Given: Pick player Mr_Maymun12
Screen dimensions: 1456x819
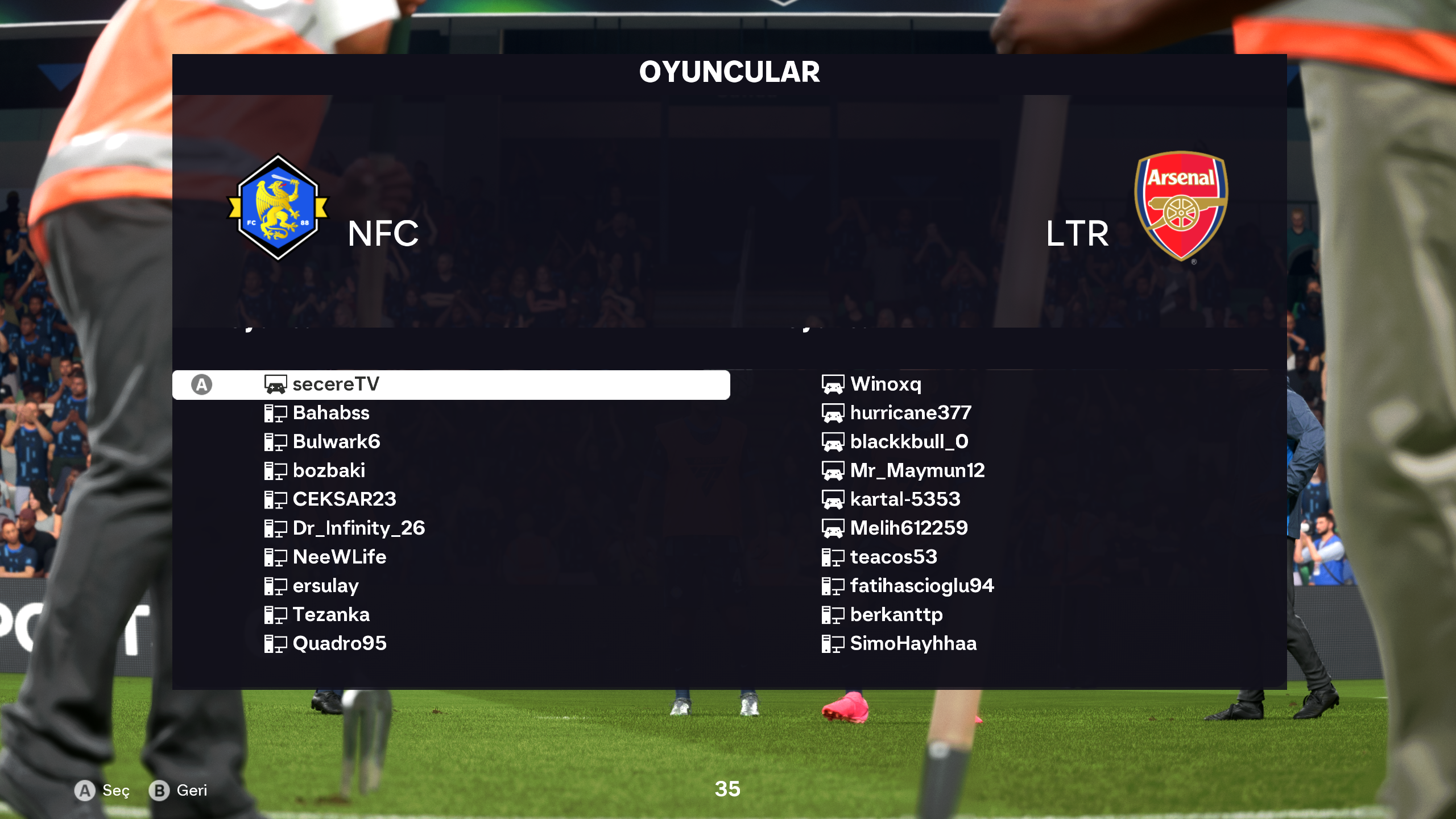Looking at the screenshot, I should pos(917,471).
